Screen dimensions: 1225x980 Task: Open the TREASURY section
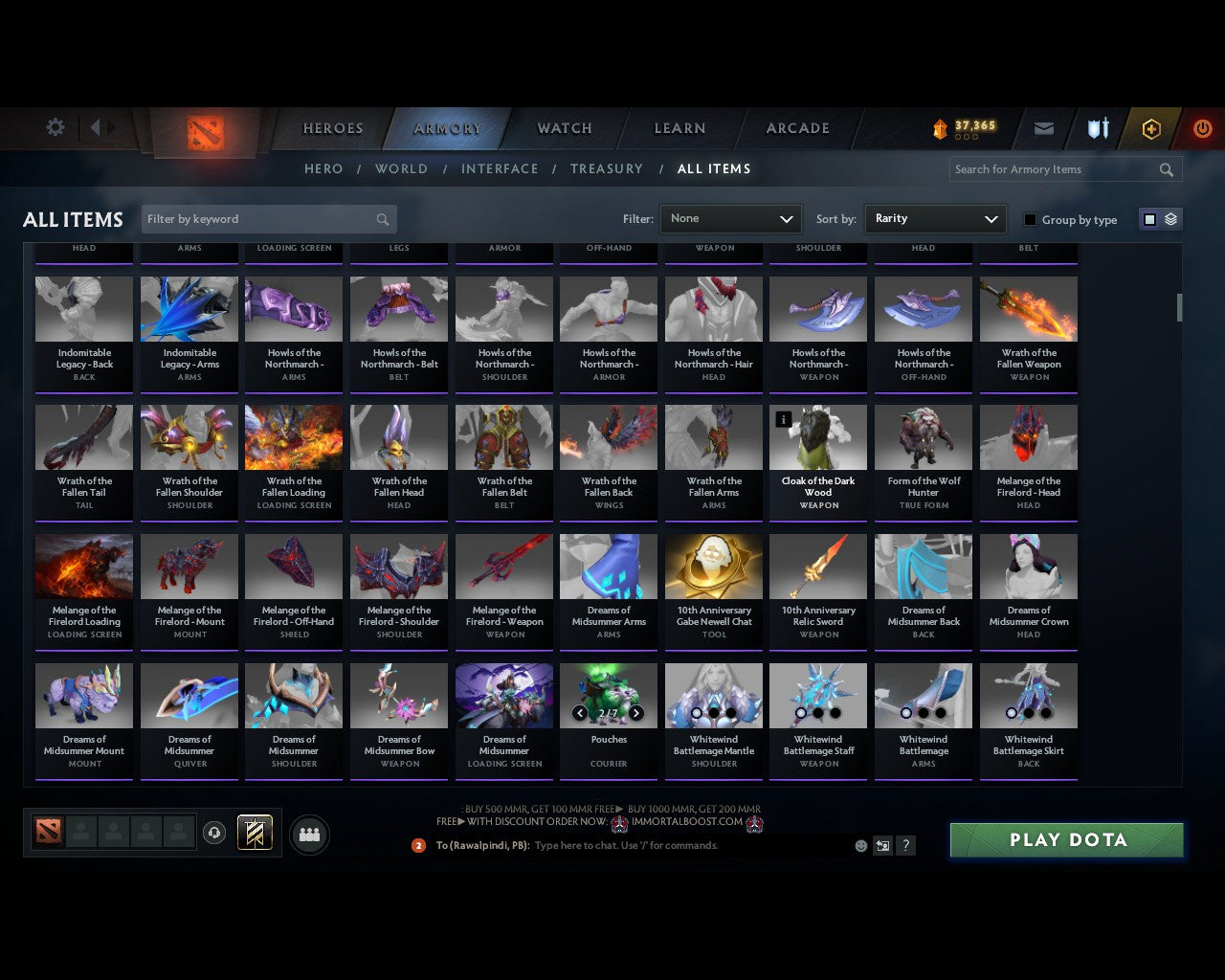[607, 168]
